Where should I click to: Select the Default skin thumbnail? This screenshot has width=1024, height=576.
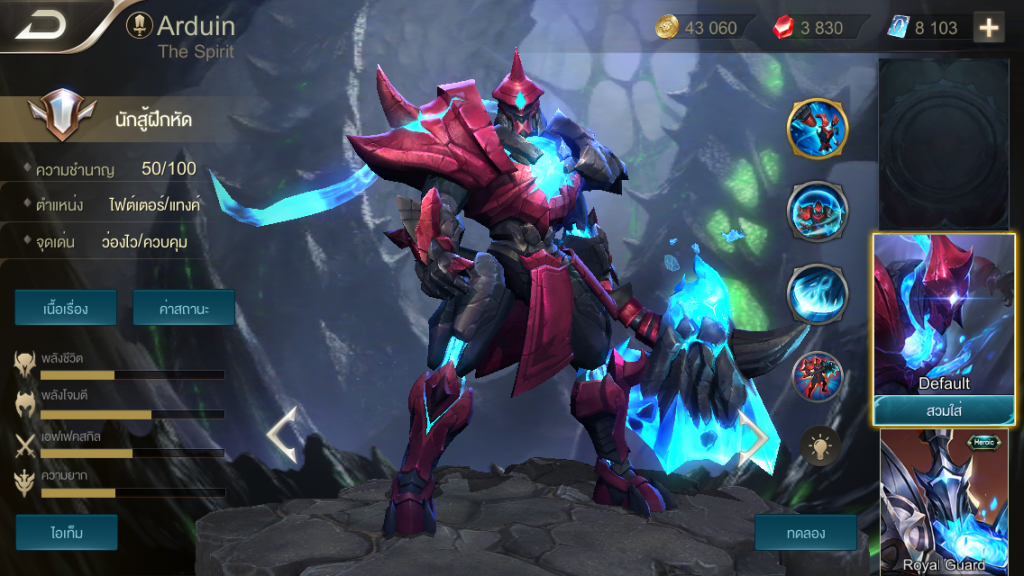coord(944,315)
